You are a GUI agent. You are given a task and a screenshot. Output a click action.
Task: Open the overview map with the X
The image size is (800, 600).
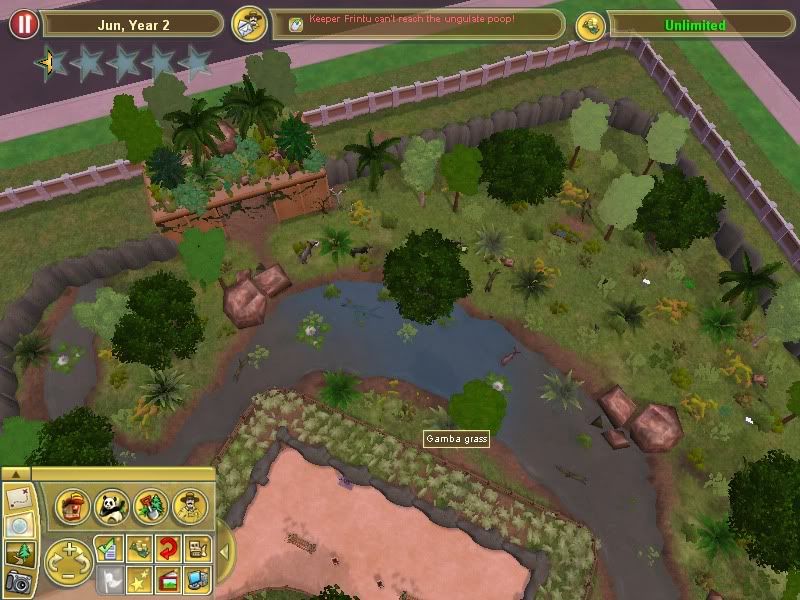point(19,497)
